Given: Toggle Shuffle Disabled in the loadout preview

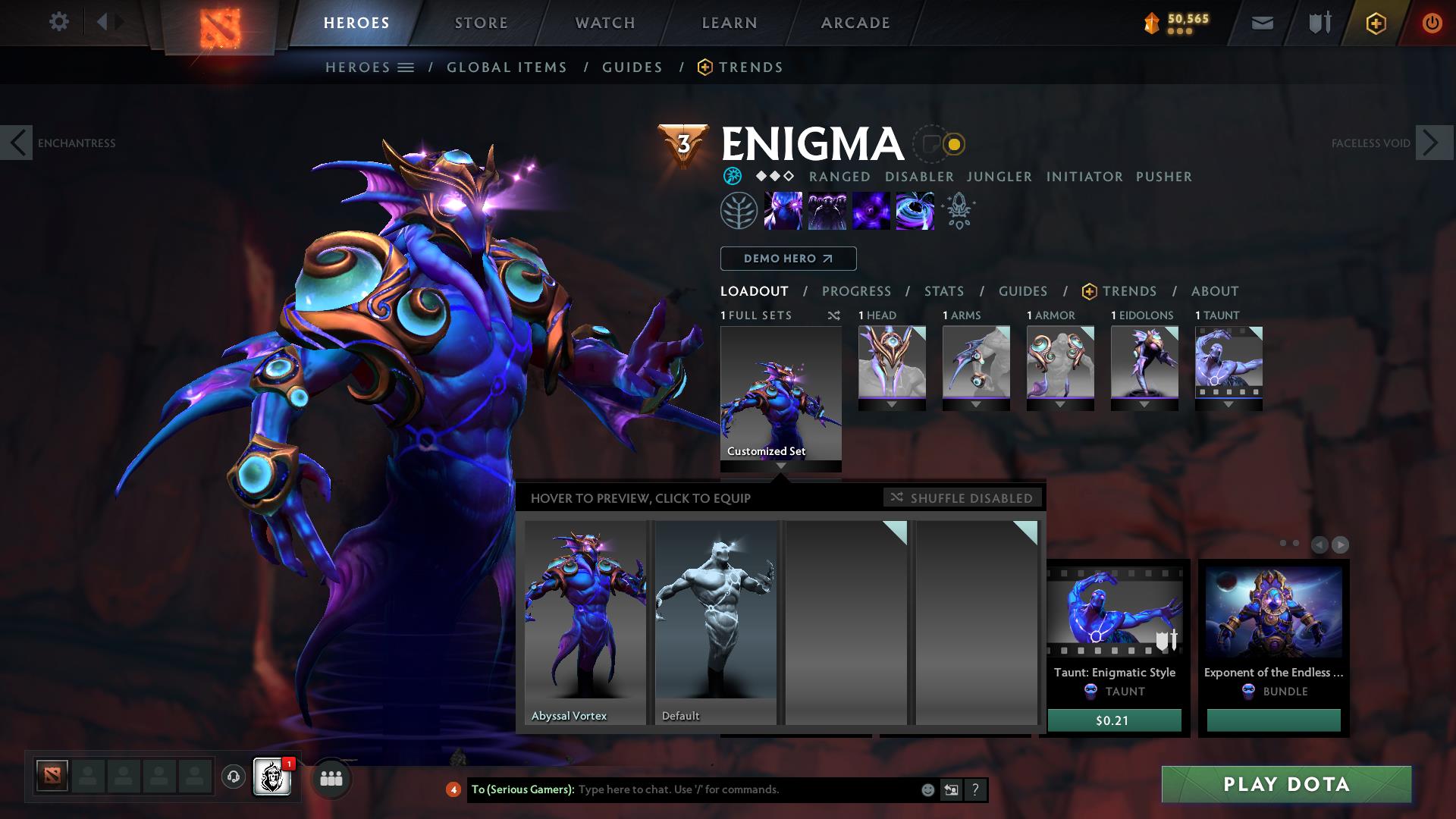Looking at the screenshot, I should click(962, 498).
